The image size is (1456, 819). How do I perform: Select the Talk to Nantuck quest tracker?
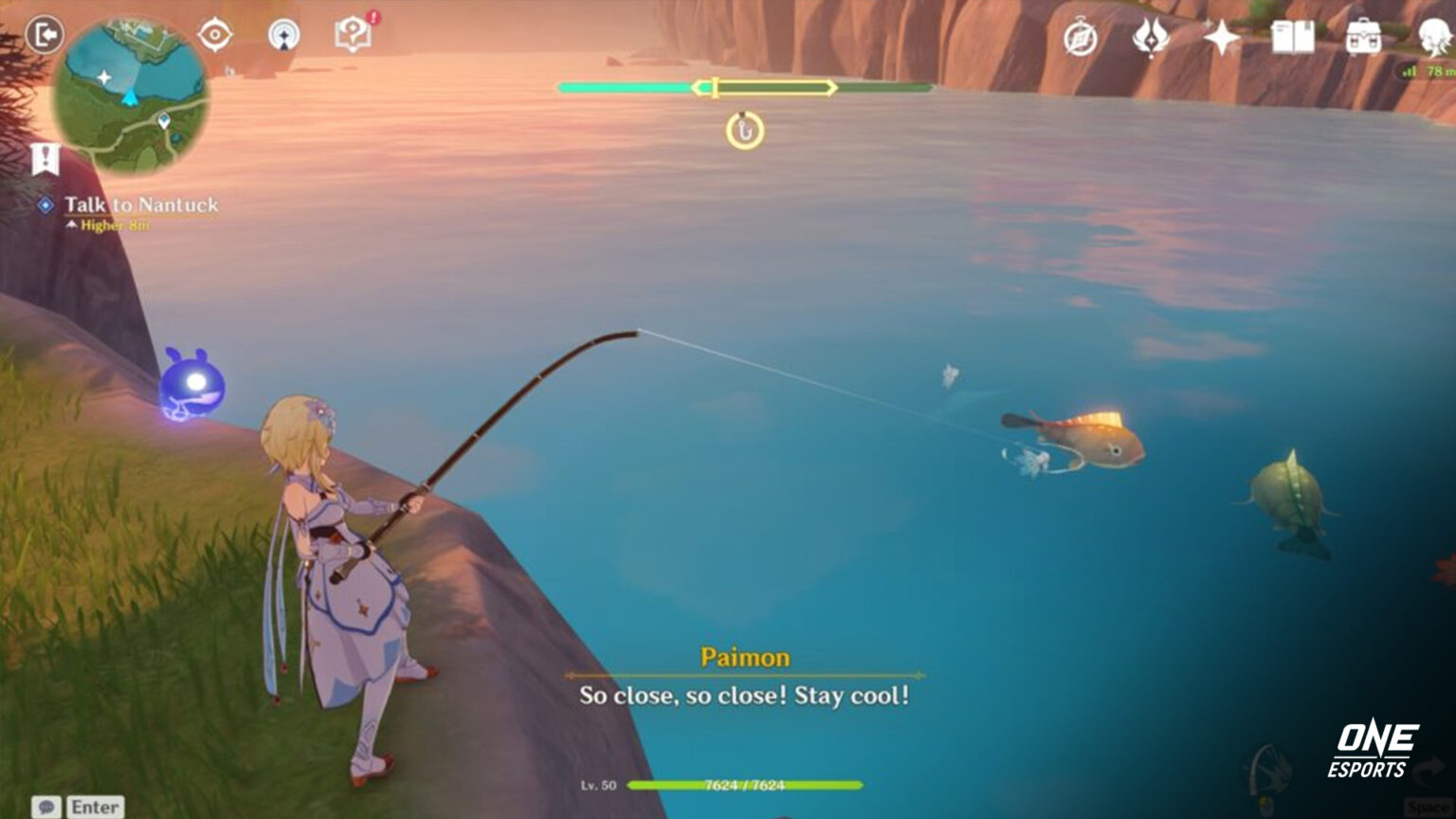[140, 205]
